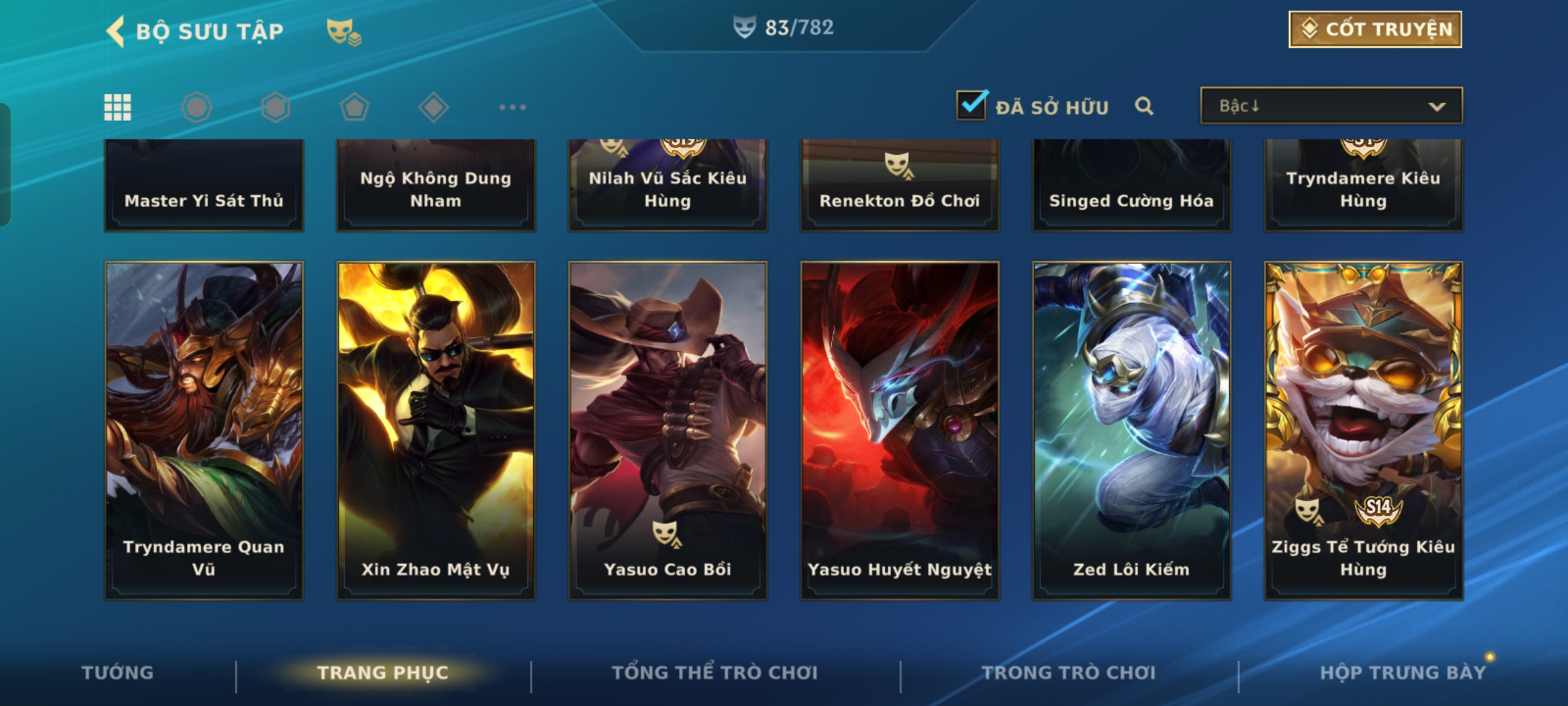
Task: Click the mask and coins icon
Action: [344, 31]
